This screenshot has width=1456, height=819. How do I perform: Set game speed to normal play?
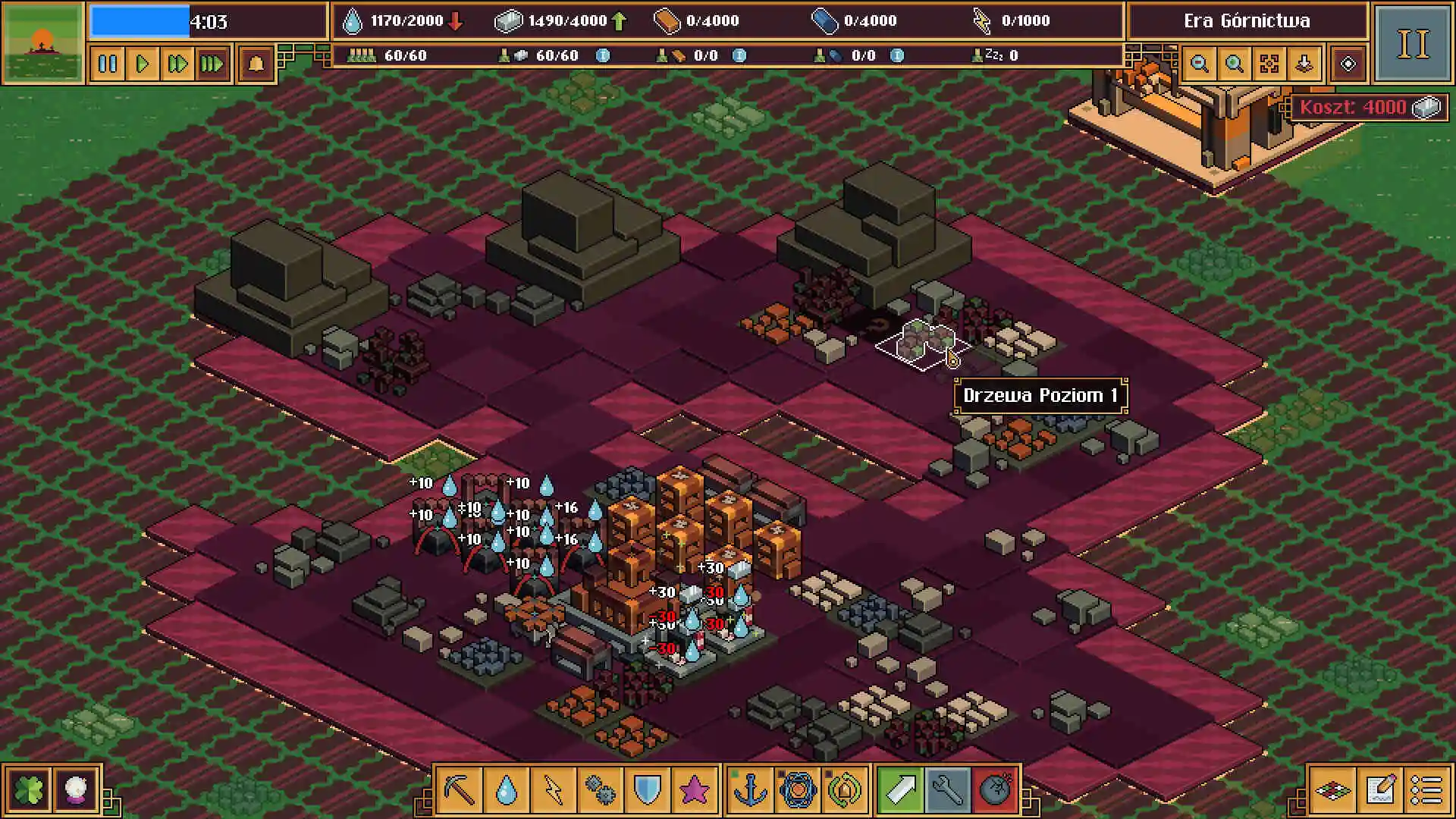point(143,64)
